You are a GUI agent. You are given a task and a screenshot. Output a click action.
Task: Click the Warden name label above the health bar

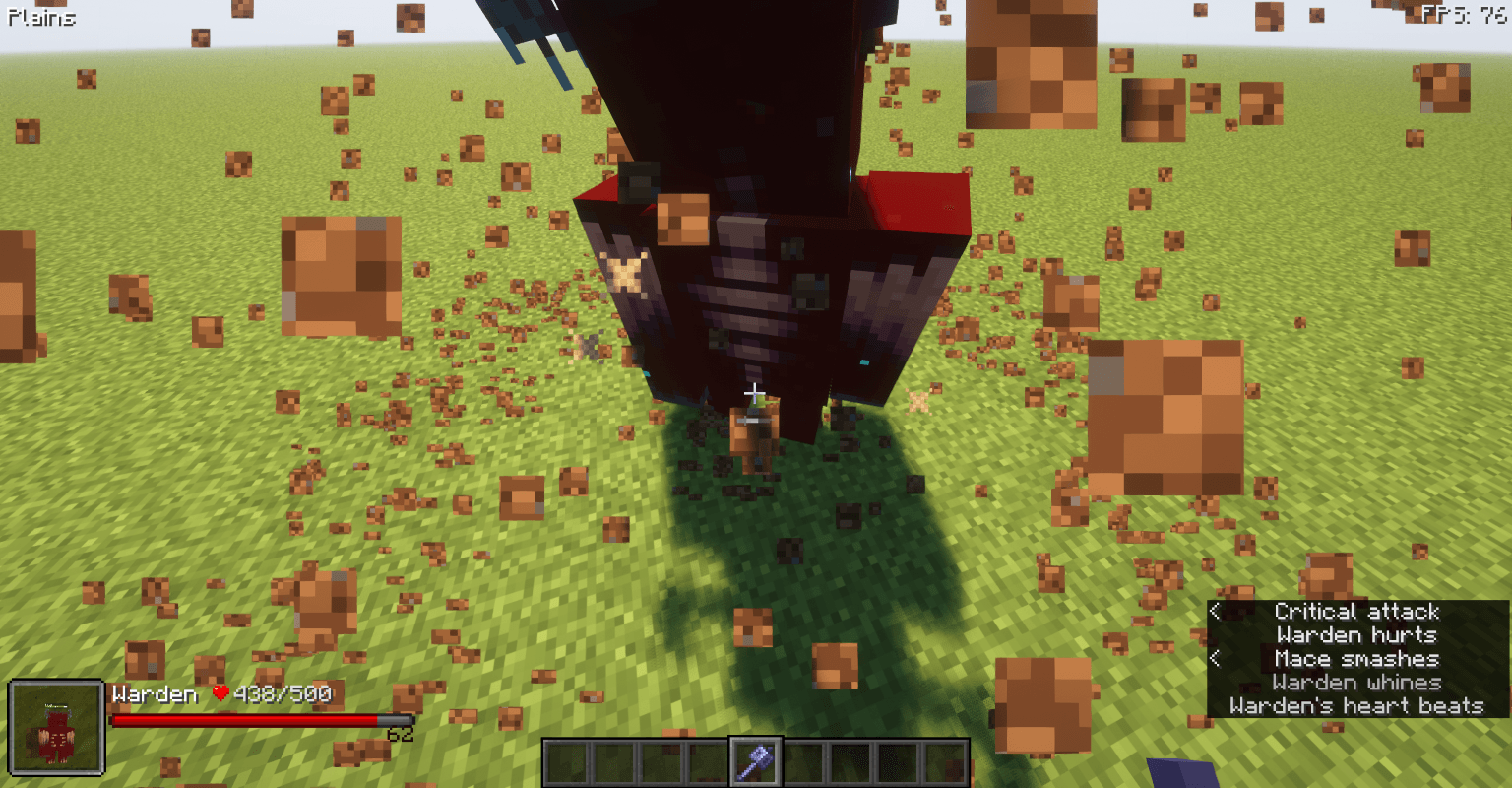pos(154,694)
